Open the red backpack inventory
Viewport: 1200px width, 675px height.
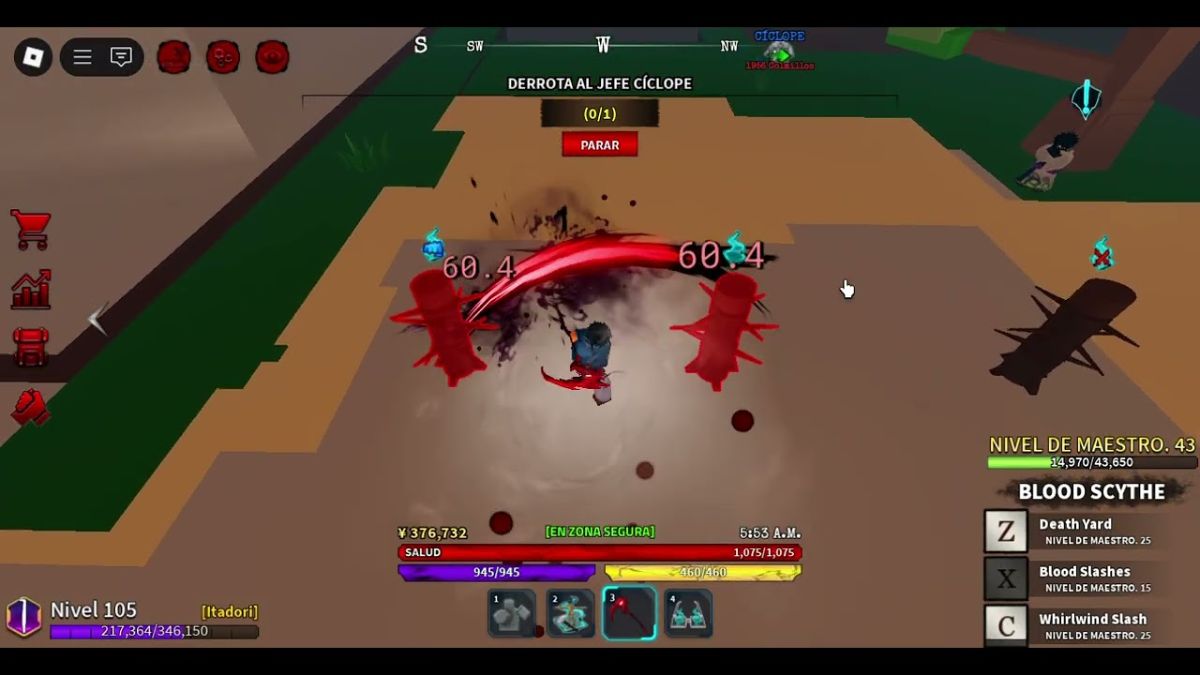click(31, 347)
